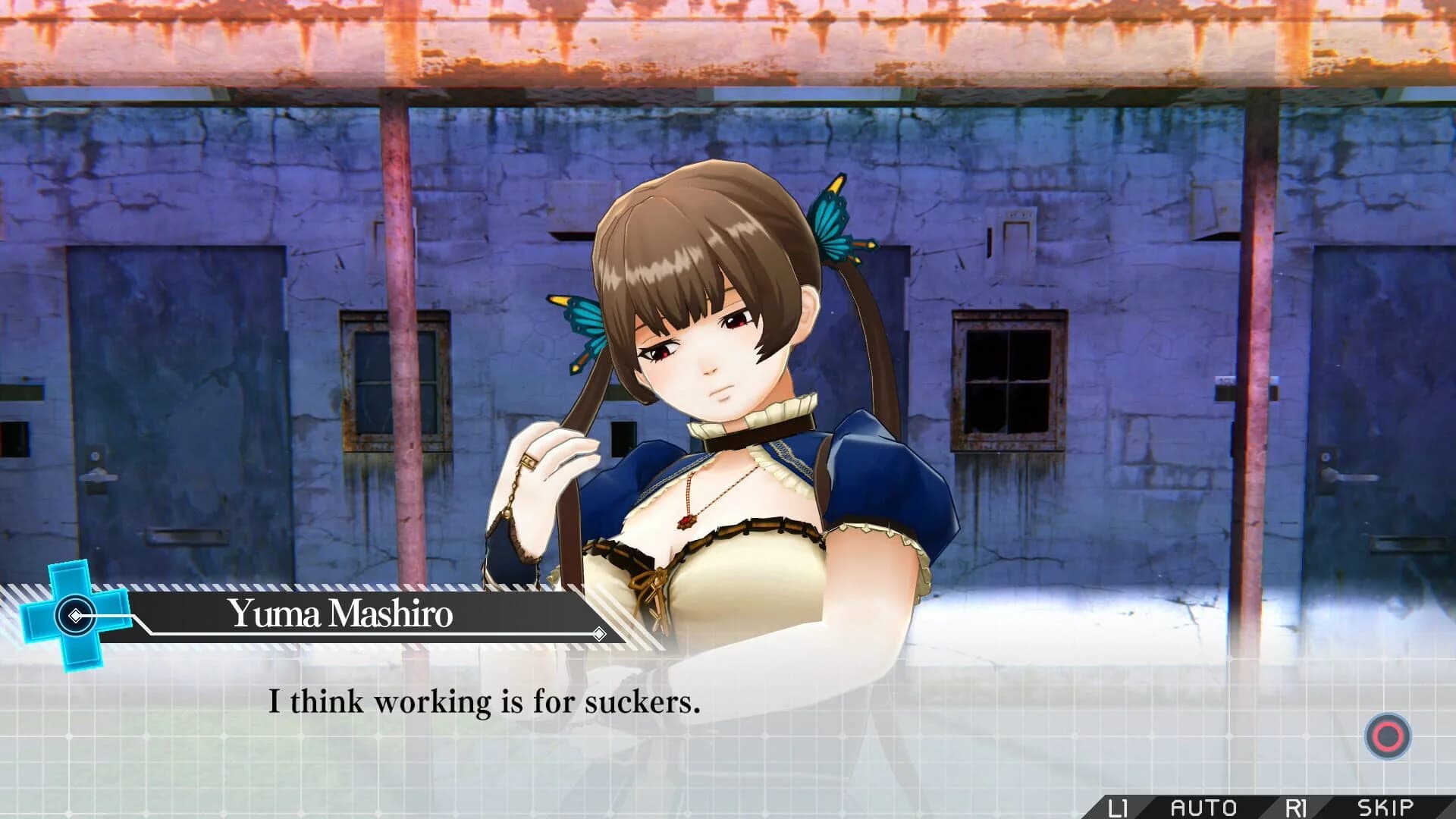Screen dimensions: 1456x819
Task: Select AUTO in the bottom control bar
Action: point(1203,805)
